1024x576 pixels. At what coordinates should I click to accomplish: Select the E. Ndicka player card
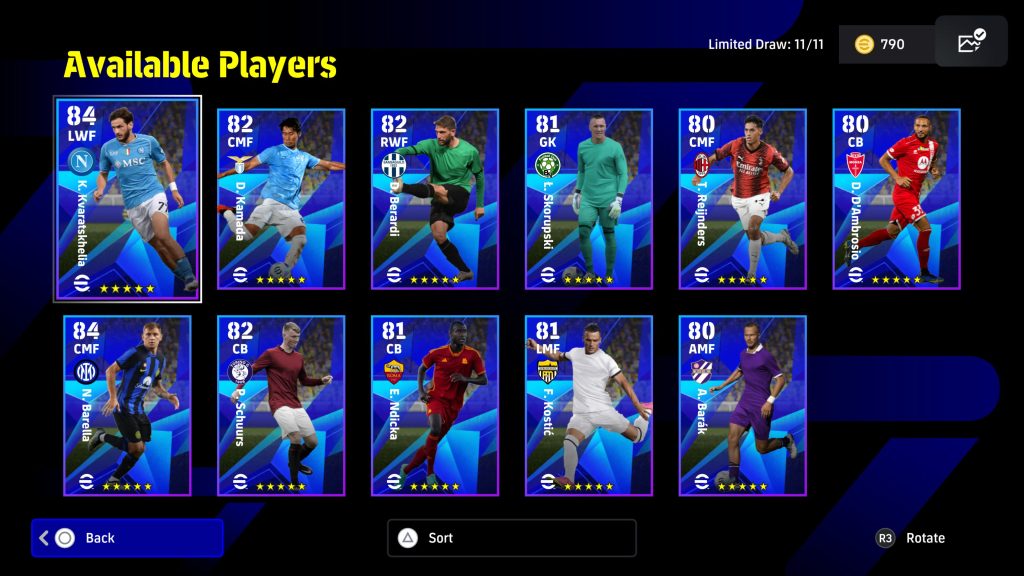click(435, 405)
